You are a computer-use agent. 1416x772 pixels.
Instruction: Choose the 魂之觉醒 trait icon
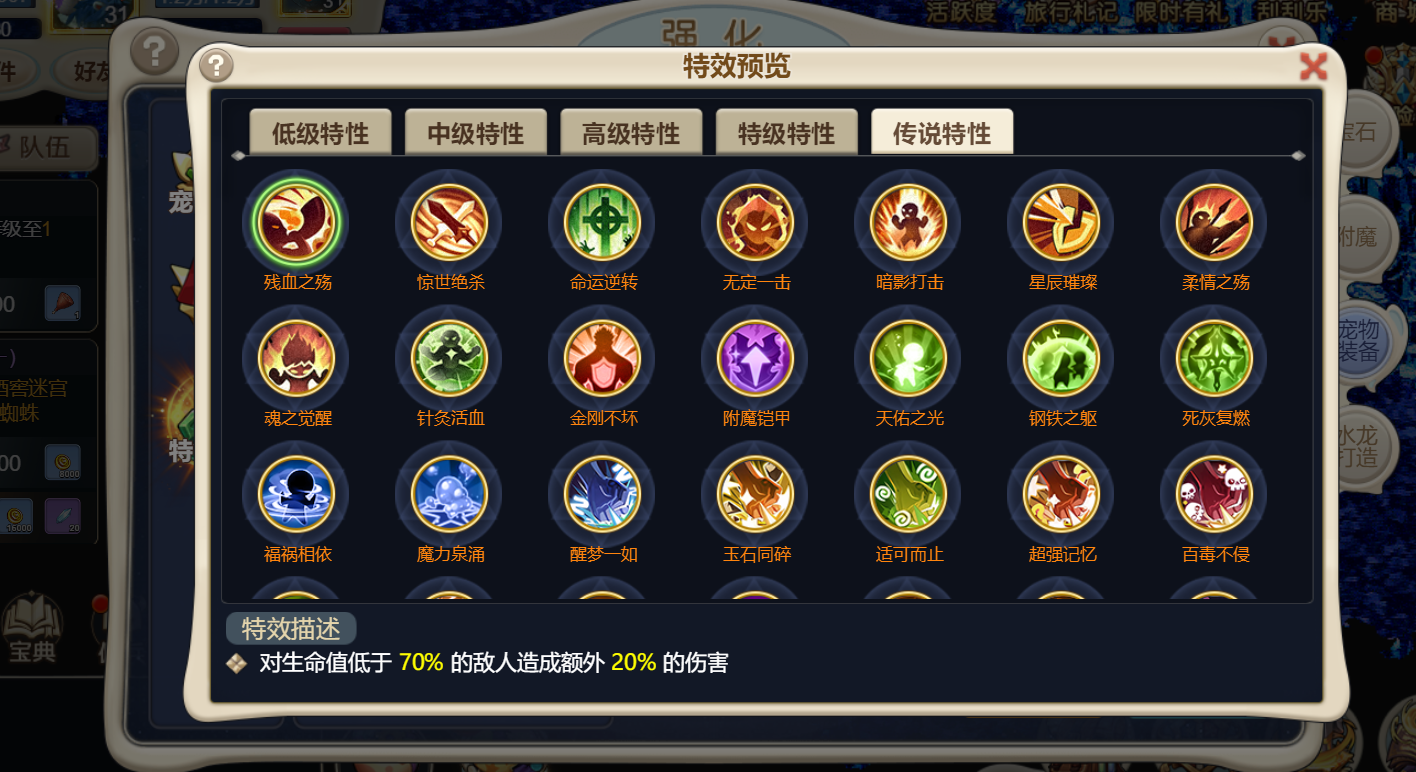[x=297, y=359]
